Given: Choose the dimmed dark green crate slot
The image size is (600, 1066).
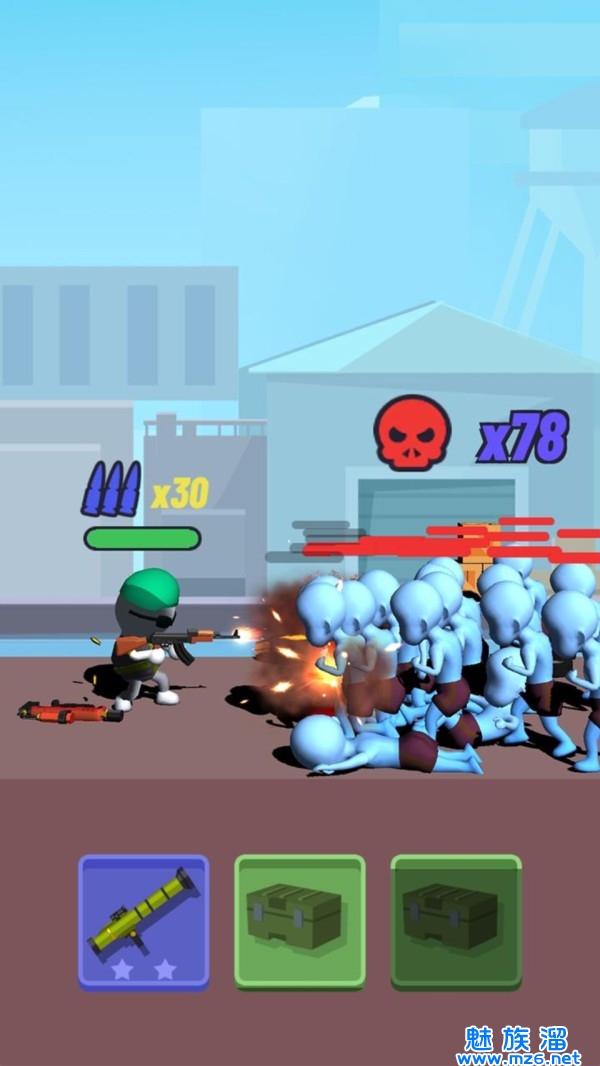Looking at the screenshot, I should (x=455, y=920).
